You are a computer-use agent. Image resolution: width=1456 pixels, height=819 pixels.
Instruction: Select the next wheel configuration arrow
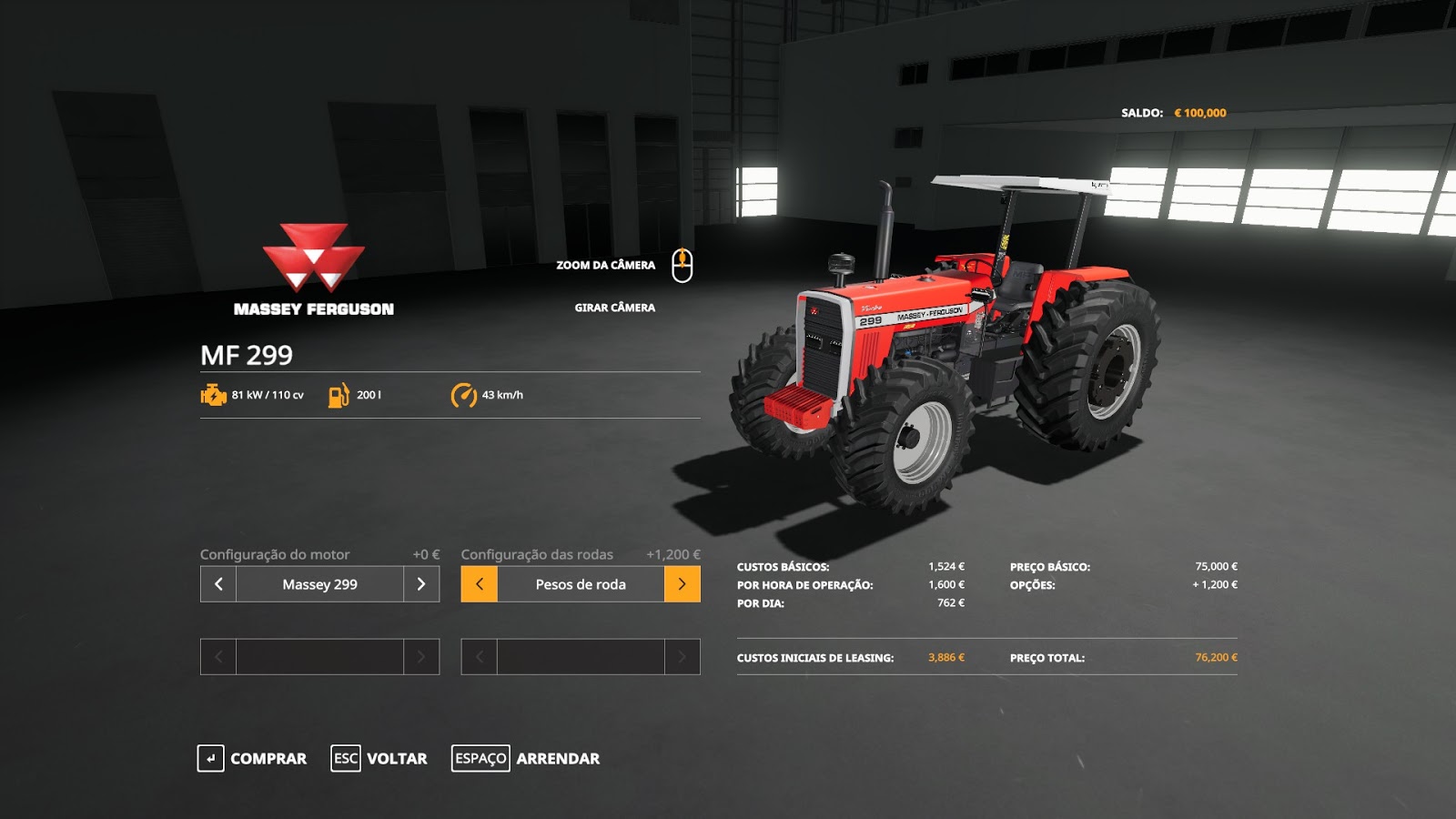pos(683,584)
